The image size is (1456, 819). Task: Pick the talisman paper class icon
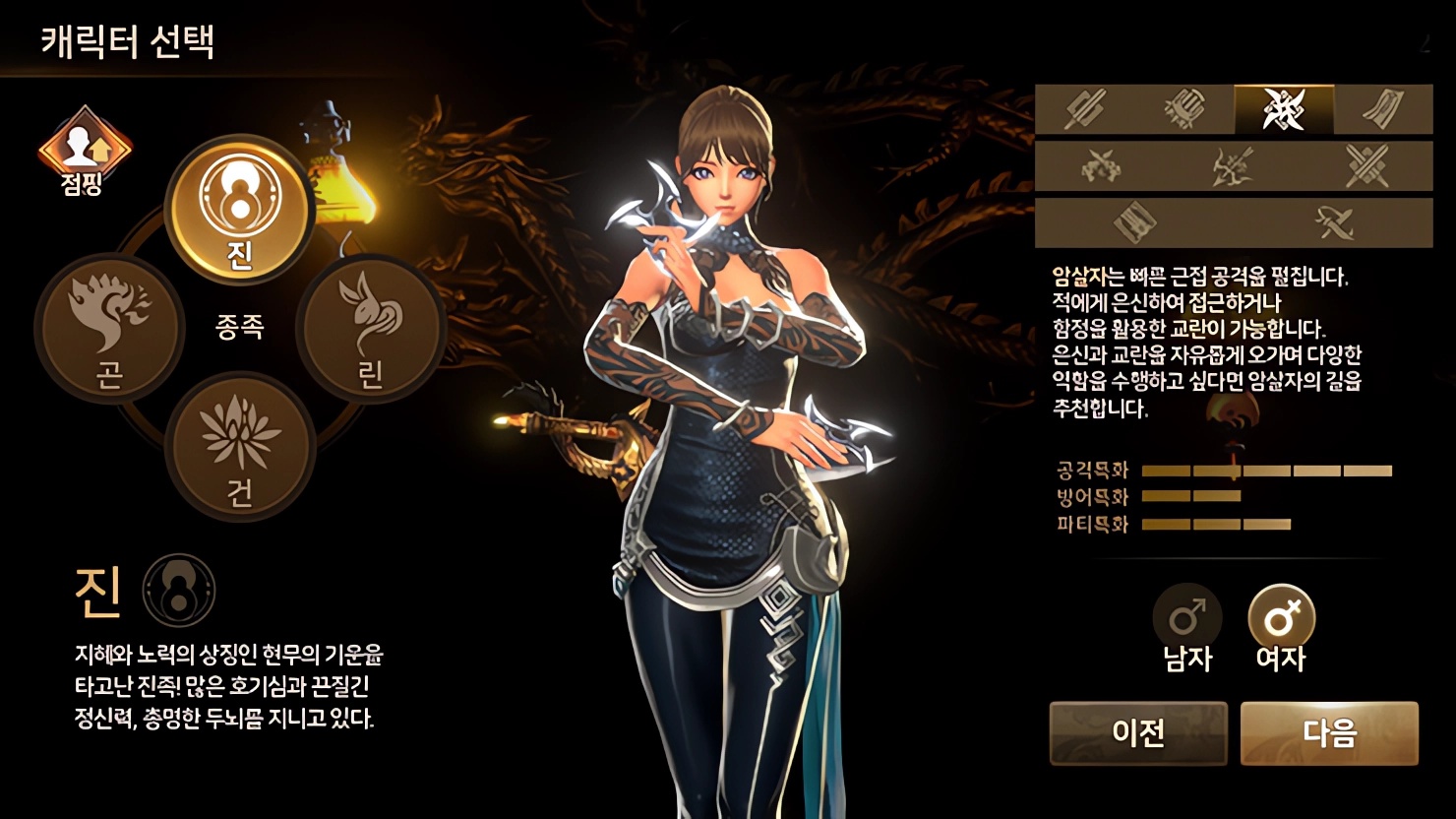coord(1383,109)
